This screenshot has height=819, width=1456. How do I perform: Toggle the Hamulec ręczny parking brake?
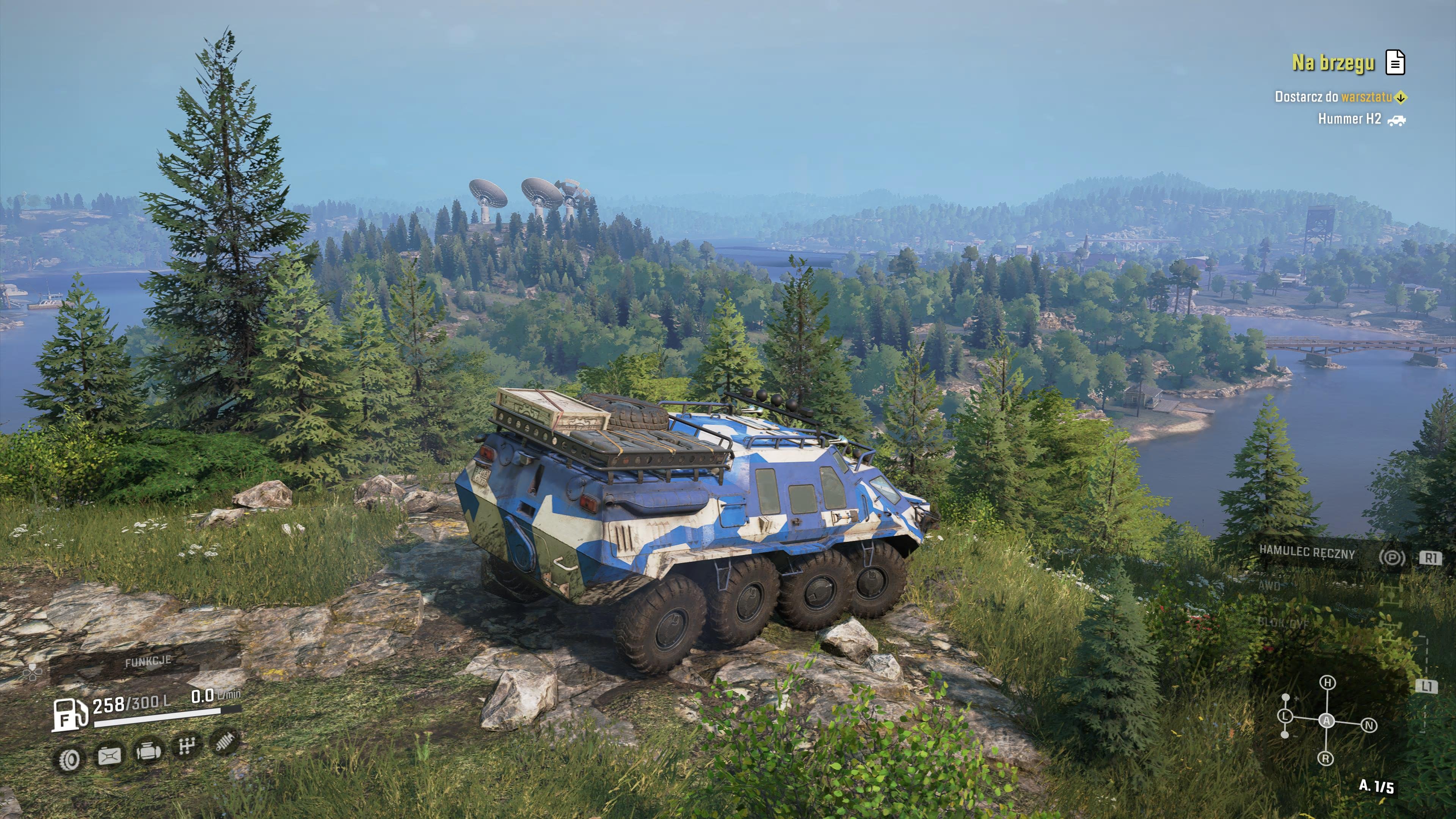(x=1307, y=553)
